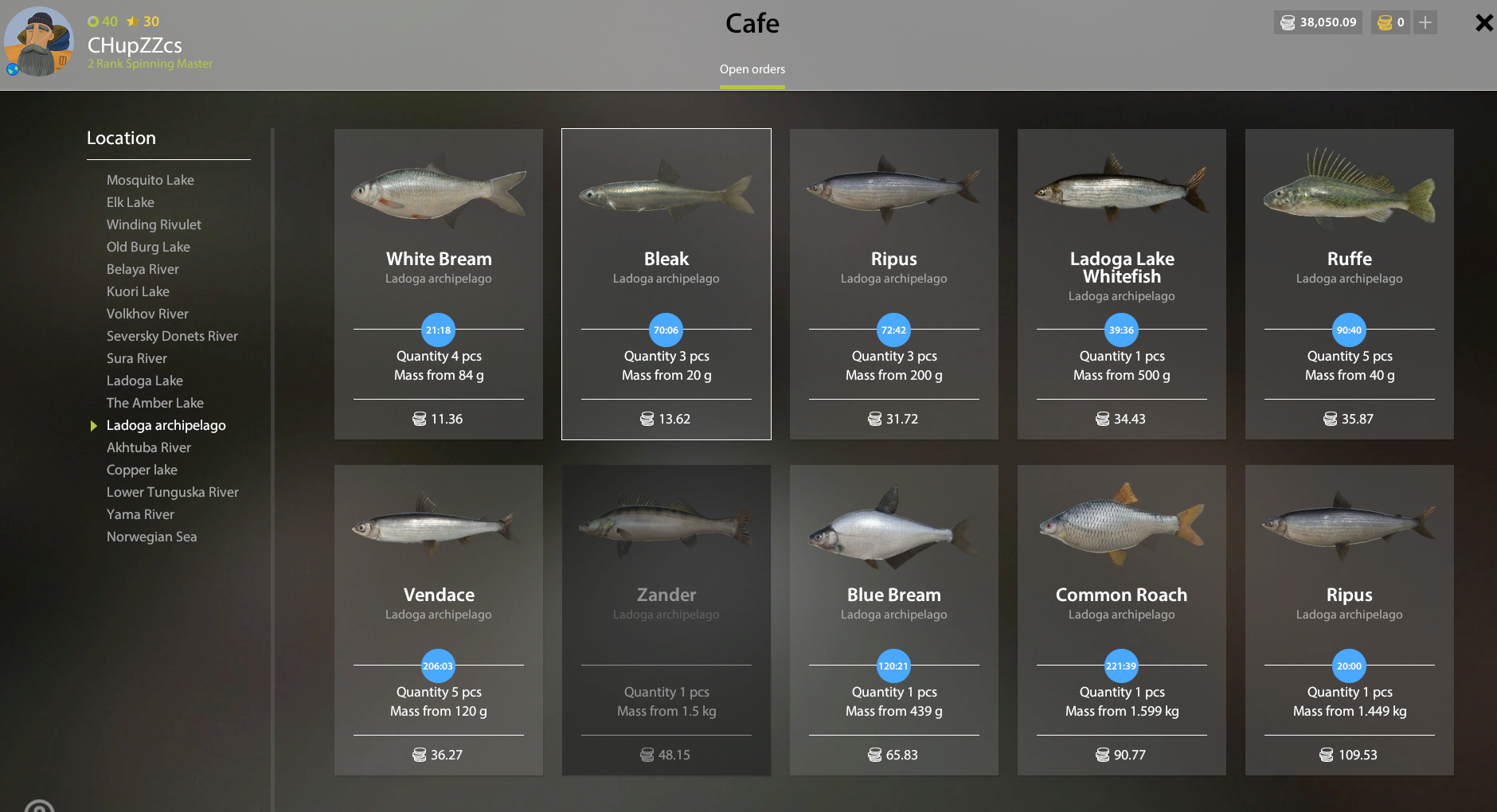Open the White Bream order card
The width and height of the screenshot is (1497, 812).
[x=439, y=284]
